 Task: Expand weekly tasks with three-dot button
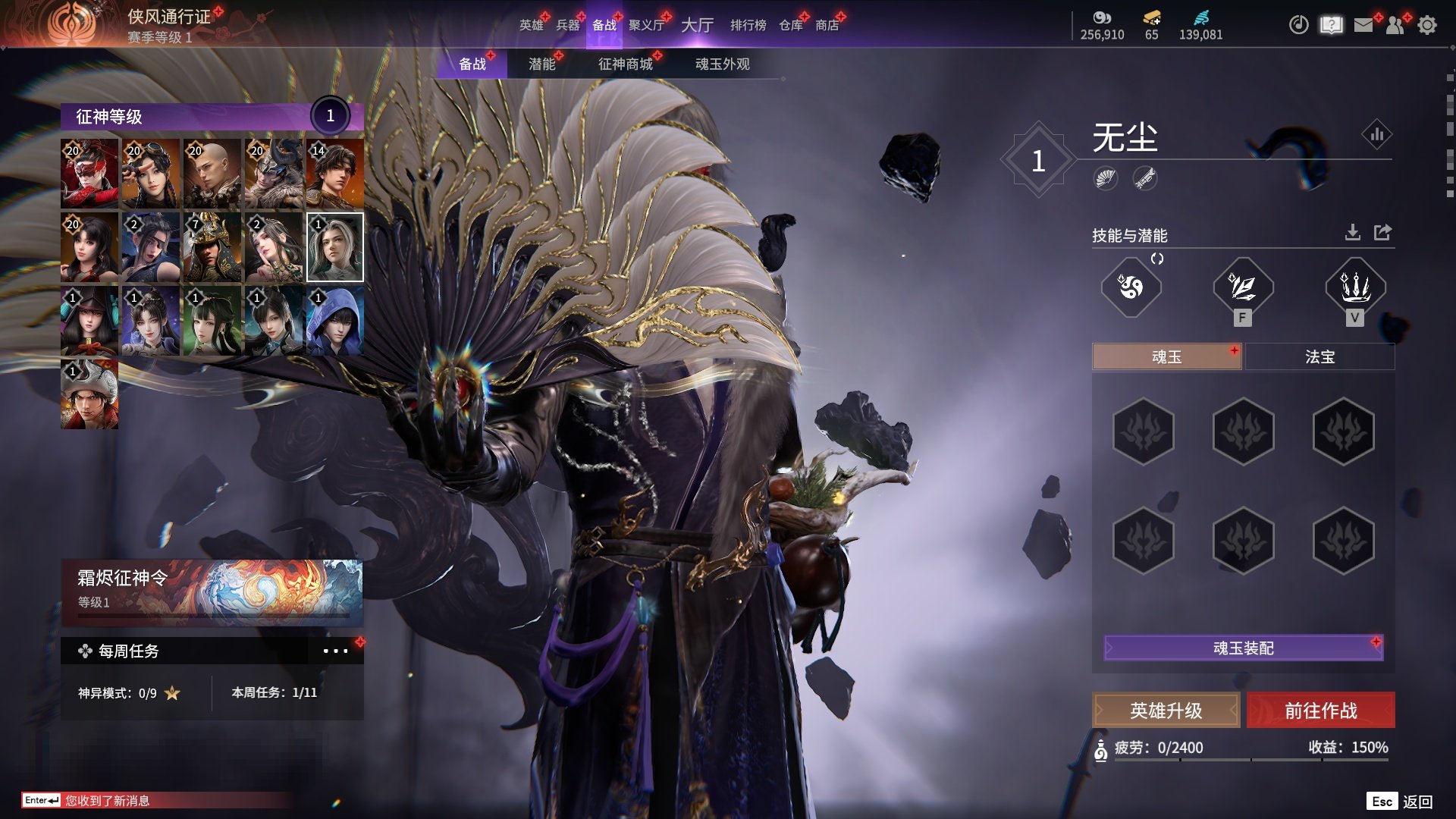pos(335,651)
